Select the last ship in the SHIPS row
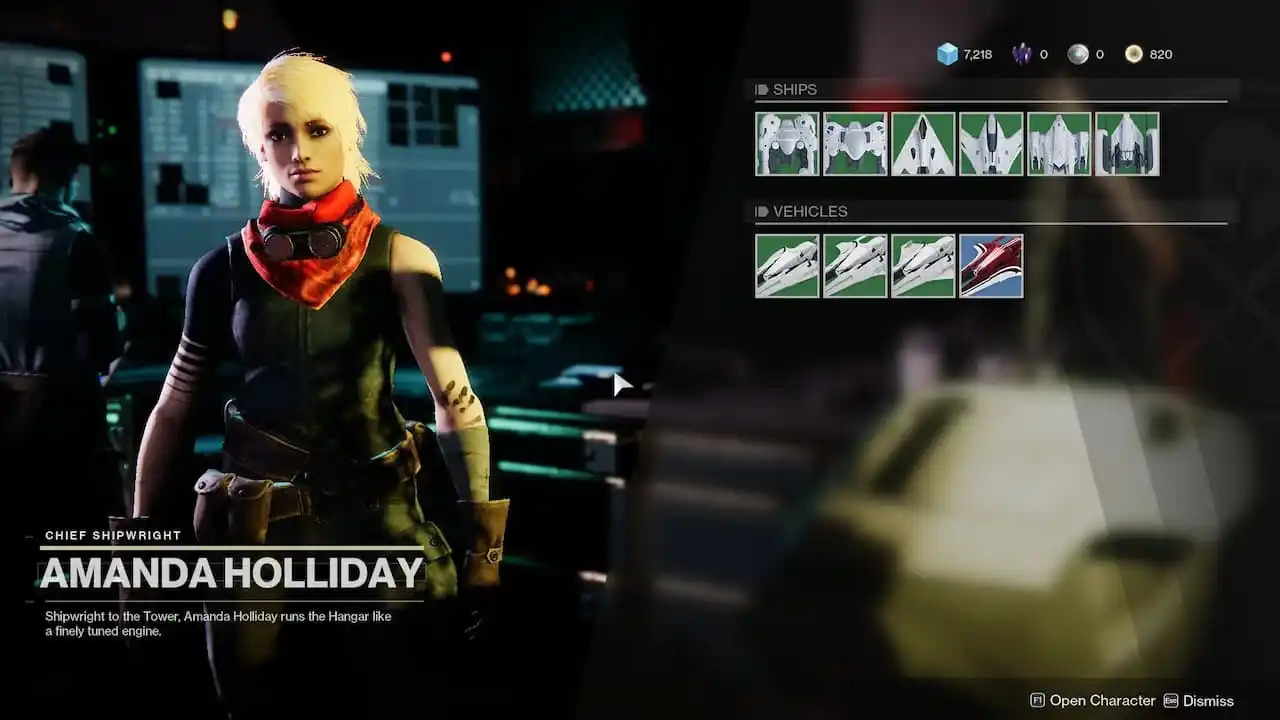Viewport: 1280px width, 720px height. (x=1126, y=143)
